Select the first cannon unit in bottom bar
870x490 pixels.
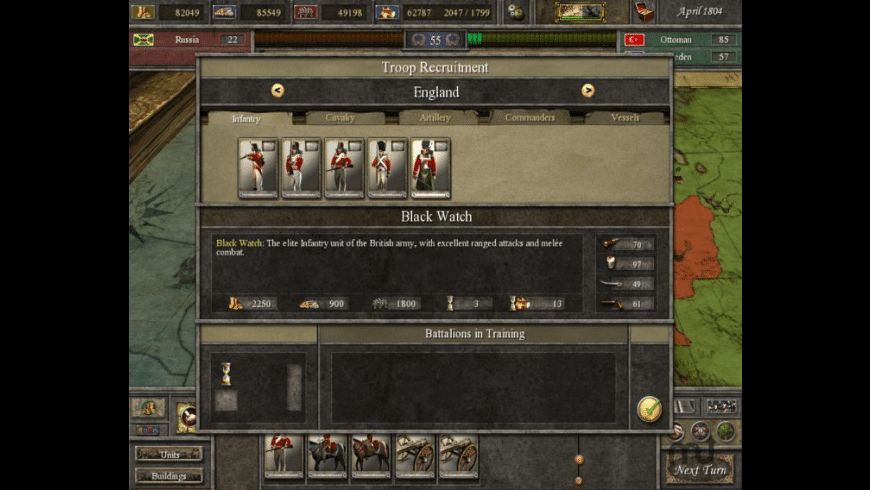(x=413, y=456)
